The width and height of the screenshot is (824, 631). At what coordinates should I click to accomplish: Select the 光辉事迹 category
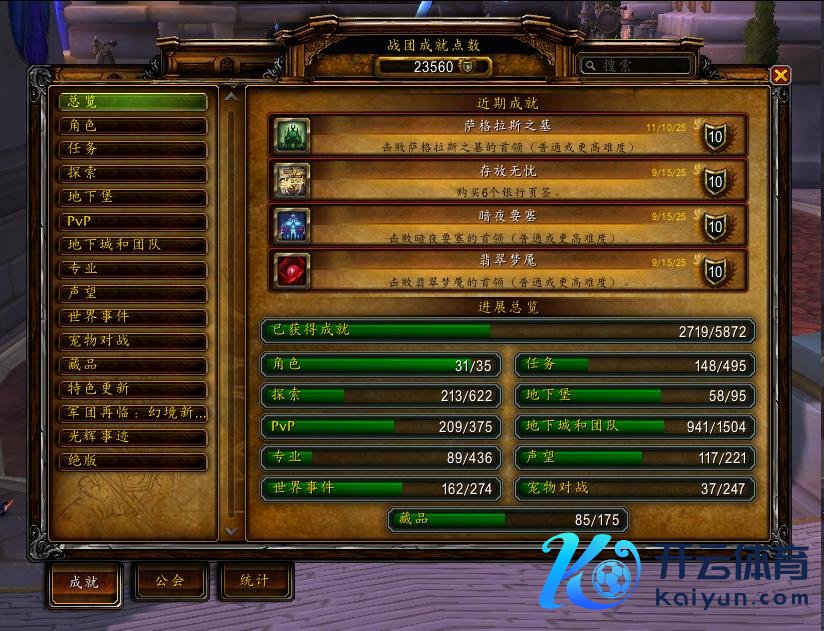click(132, 437)
